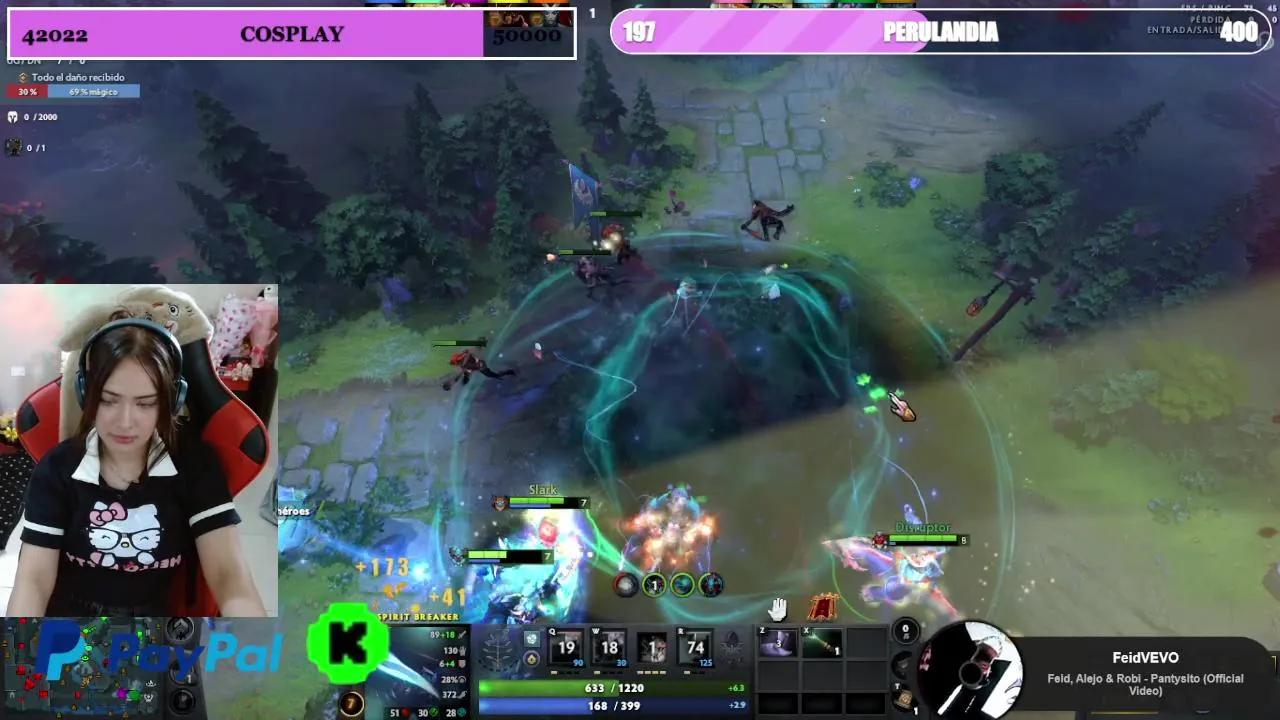Open the top scoreboard showing the score of 1
Image resolution: width=1280 pixels, height=720 pixels.
(592, 12)
